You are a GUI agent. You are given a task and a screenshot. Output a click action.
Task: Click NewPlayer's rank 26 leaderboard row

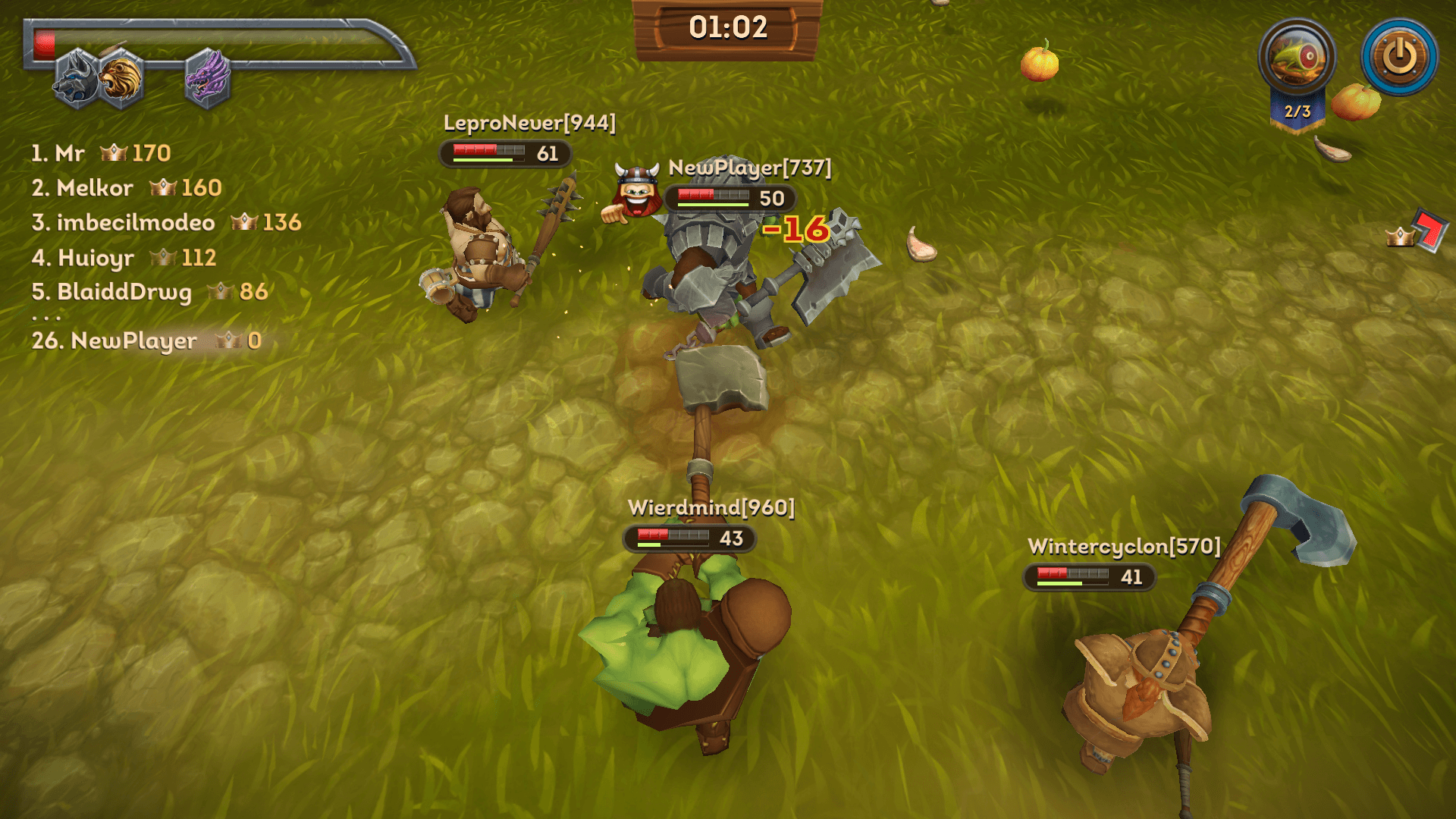coord(146,341)
